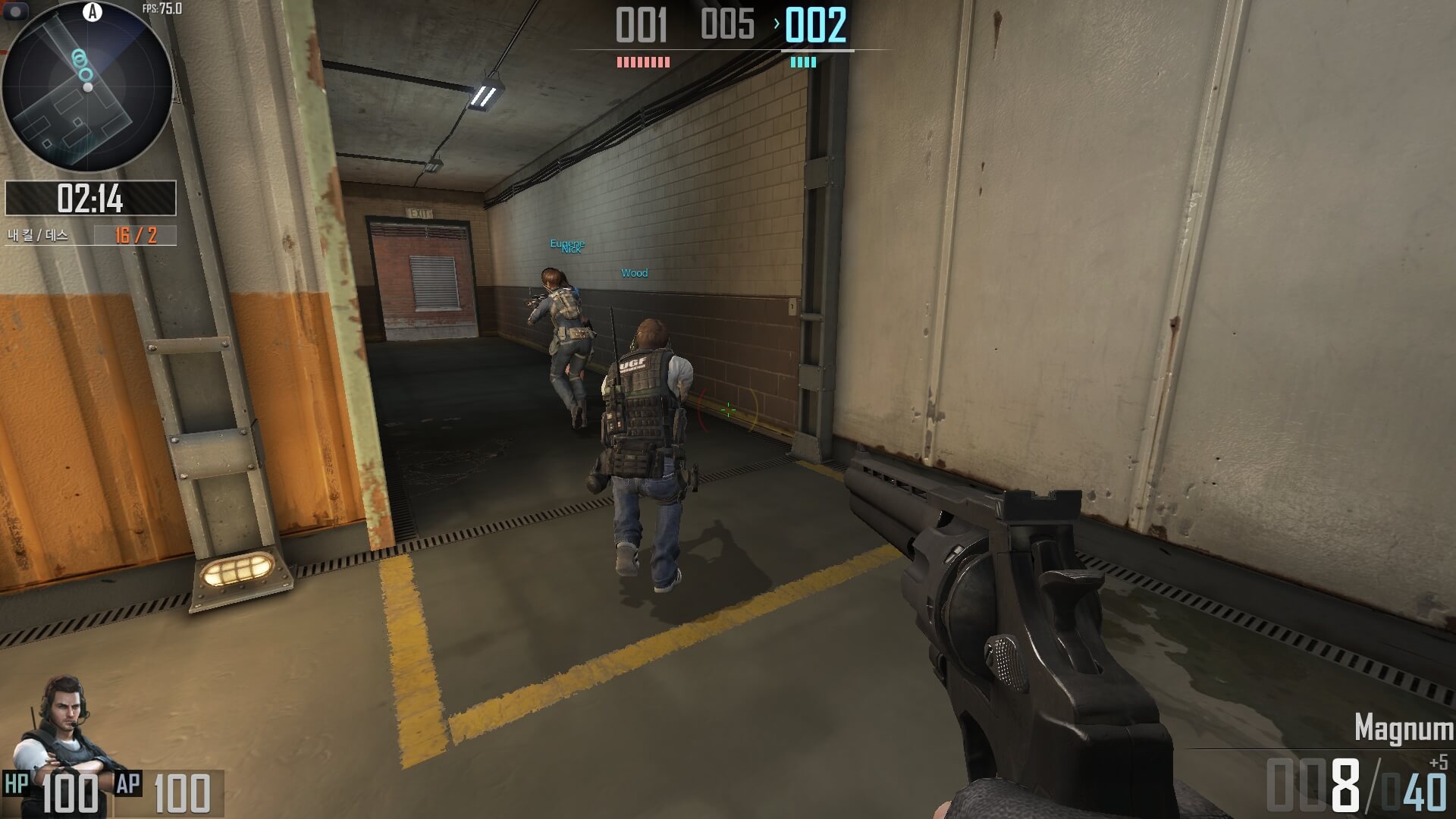Click the circular radar minimap

click(87, 87)
